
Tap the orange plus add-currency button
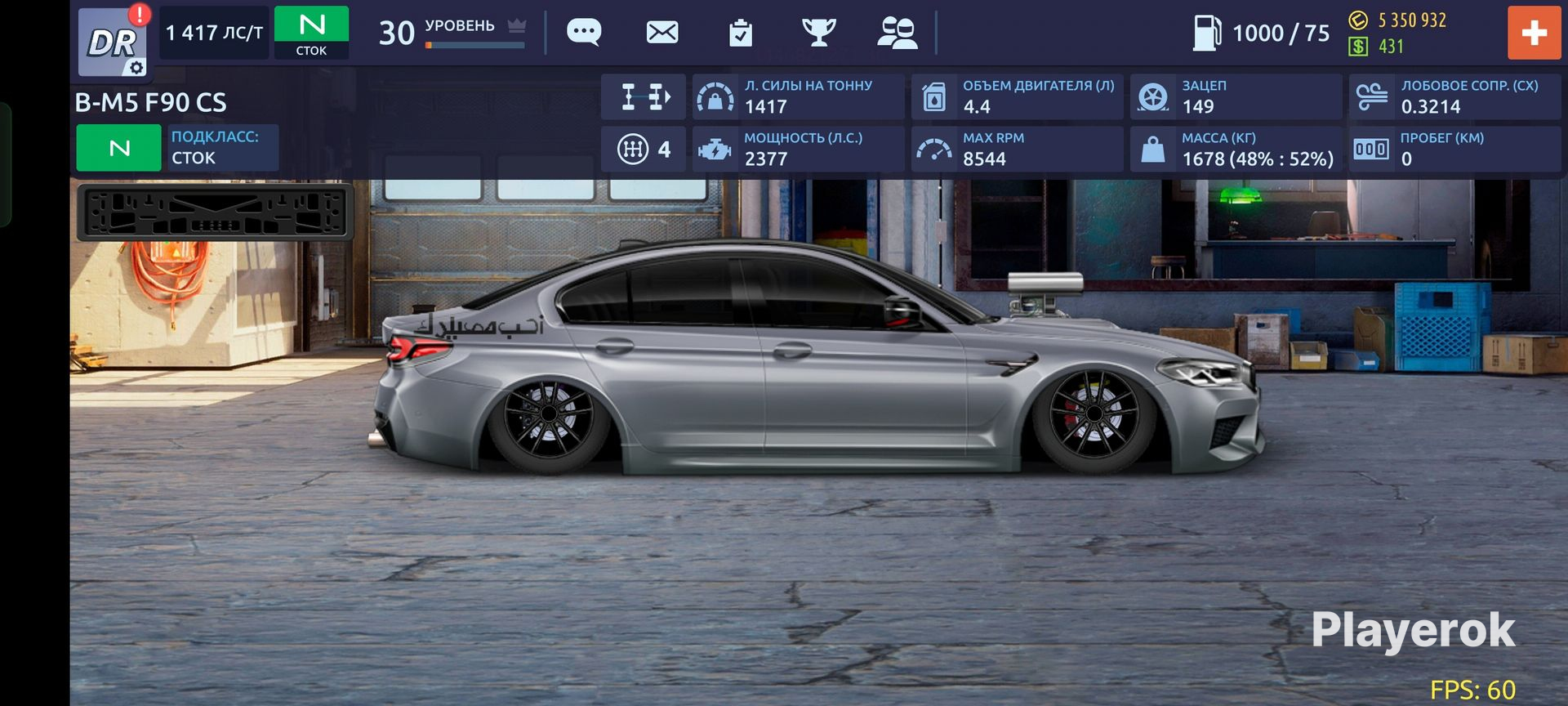pos(1534,33)
